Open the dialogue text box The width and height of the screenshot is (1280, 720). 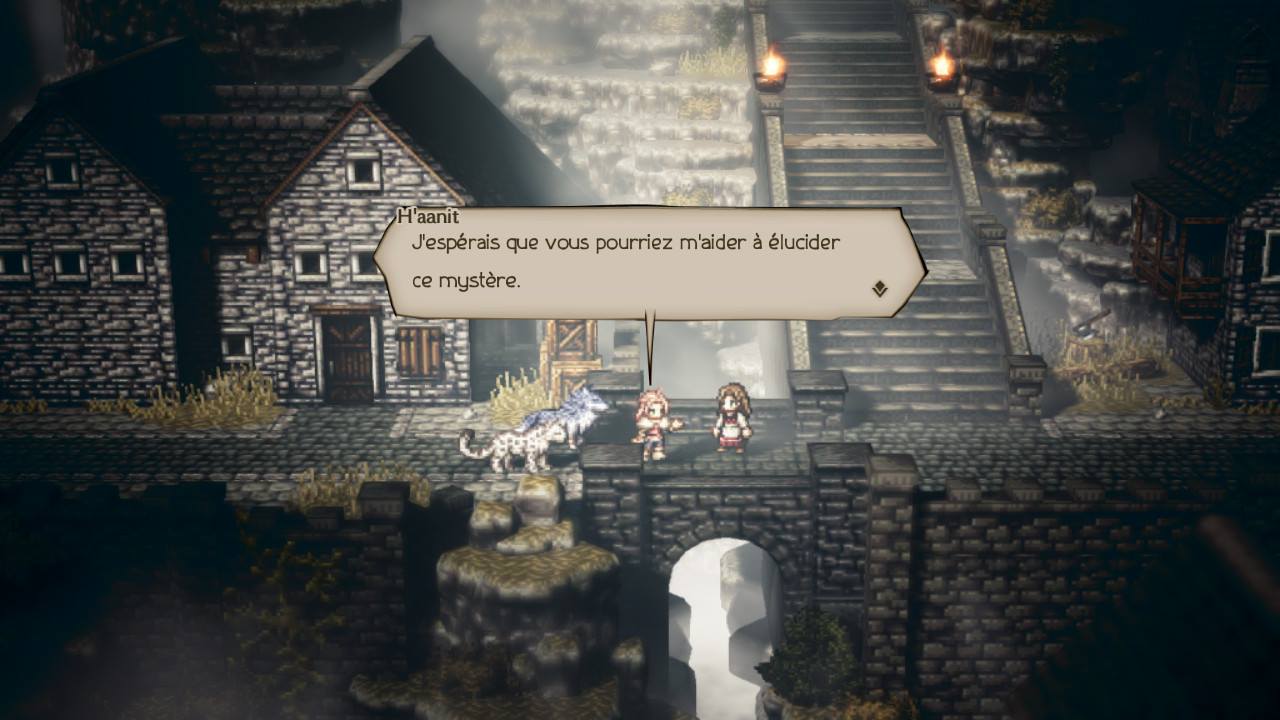click(x=640, y=262)
